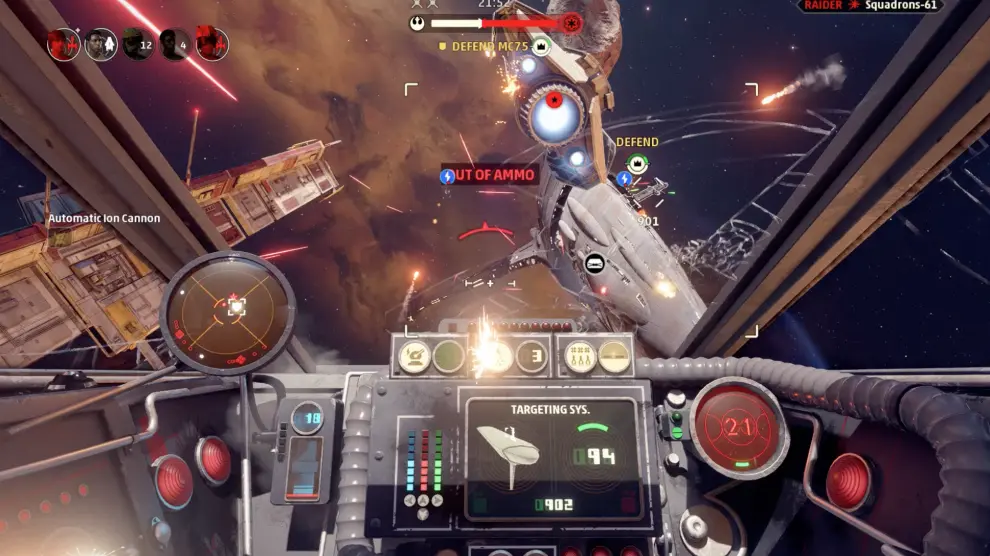Select the squadmate portrait showing 4
Viewport: 990px width, 556px height.
click(175, 44)
